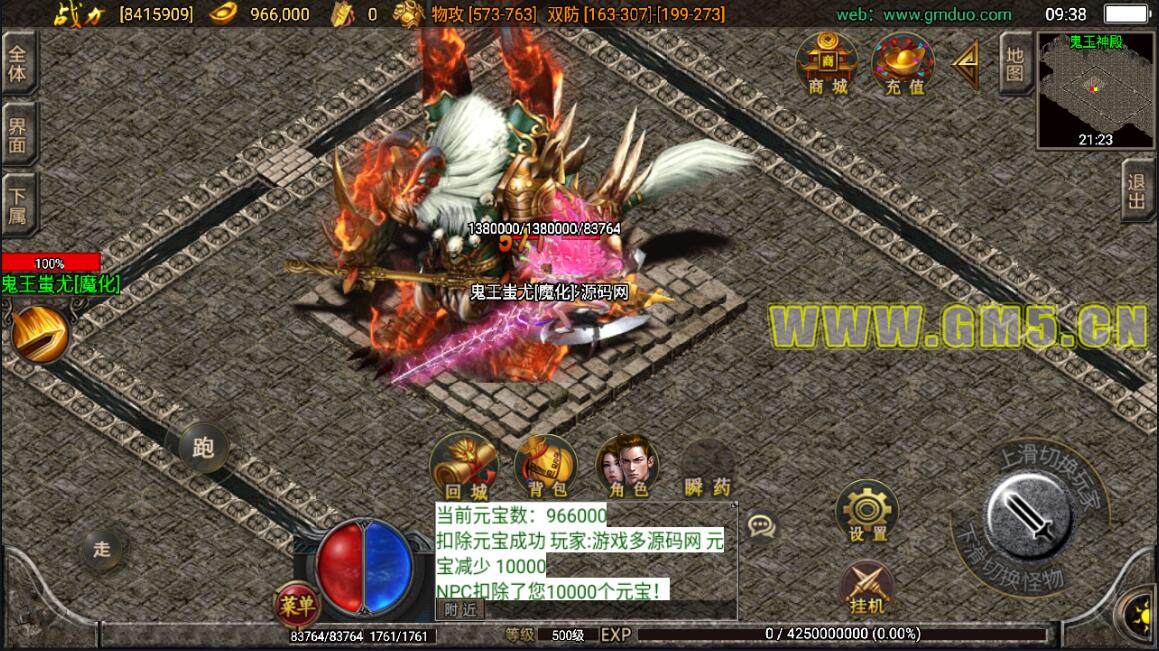
Task: Open the 角色 character sheet
Action: (627, 468)
